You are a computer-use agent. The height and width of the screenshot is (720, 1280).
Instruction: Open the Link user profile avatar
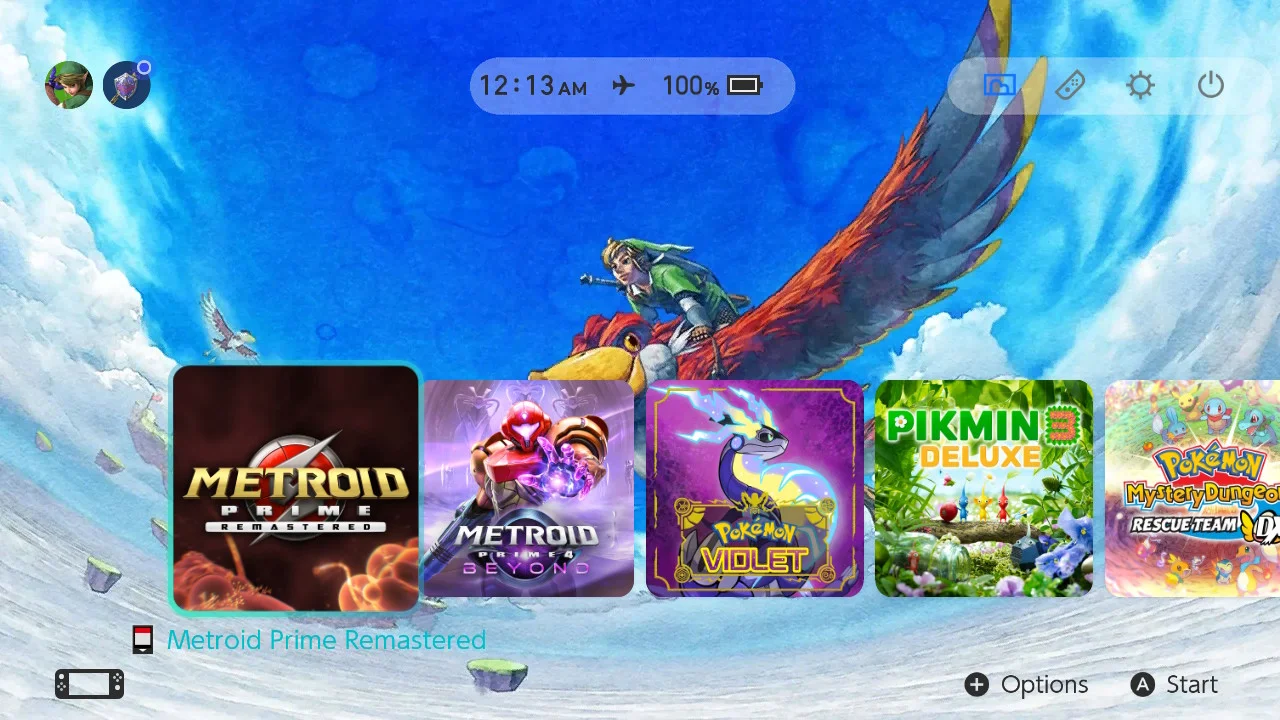coord(68,84)
